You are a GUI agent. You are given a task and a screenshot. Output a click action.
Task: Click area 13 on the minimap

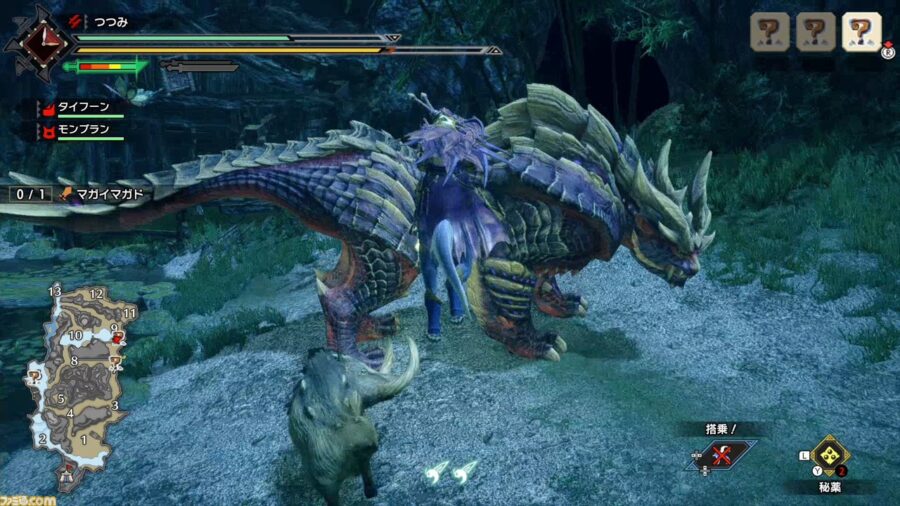[x=55, y=291]
